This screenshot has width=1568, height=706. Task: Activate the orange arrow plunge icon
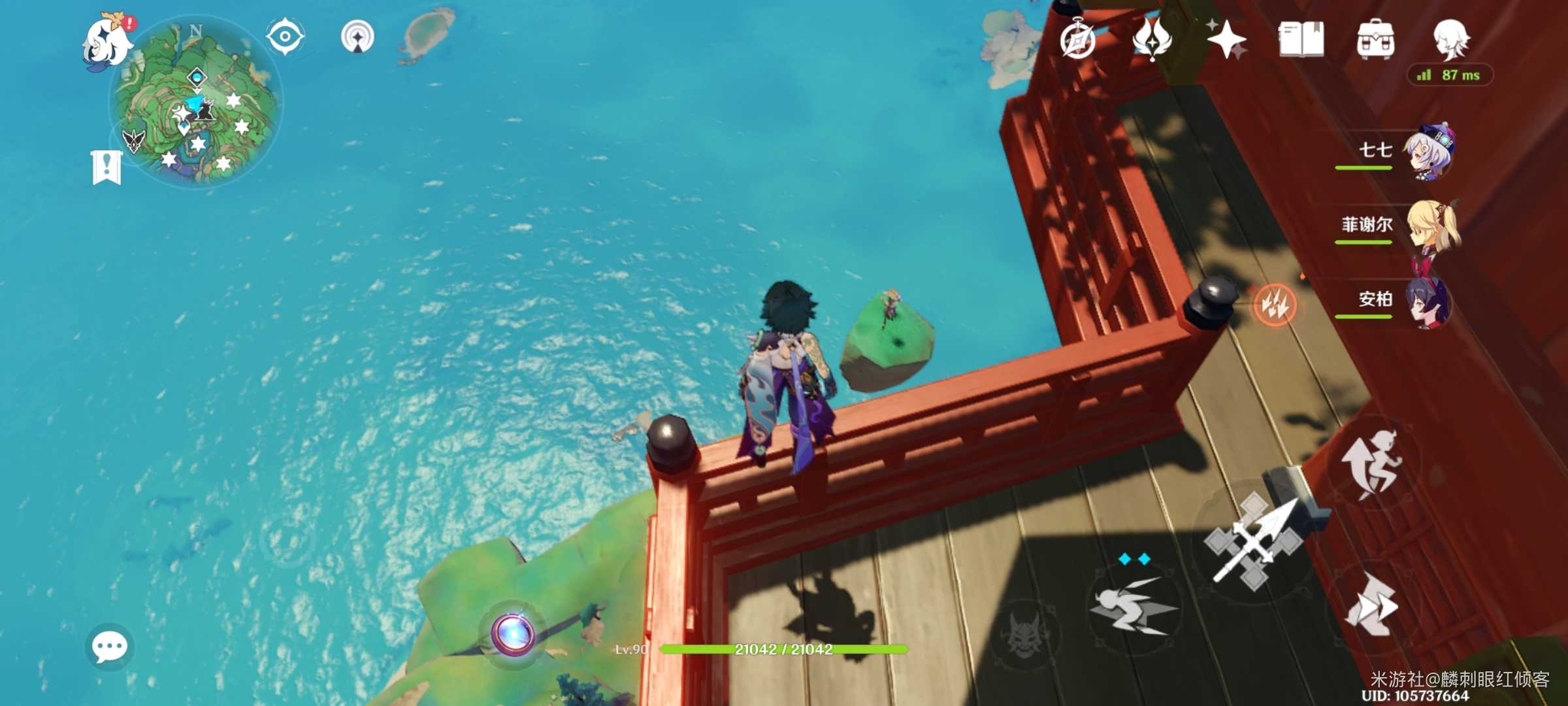(1275, 305)
